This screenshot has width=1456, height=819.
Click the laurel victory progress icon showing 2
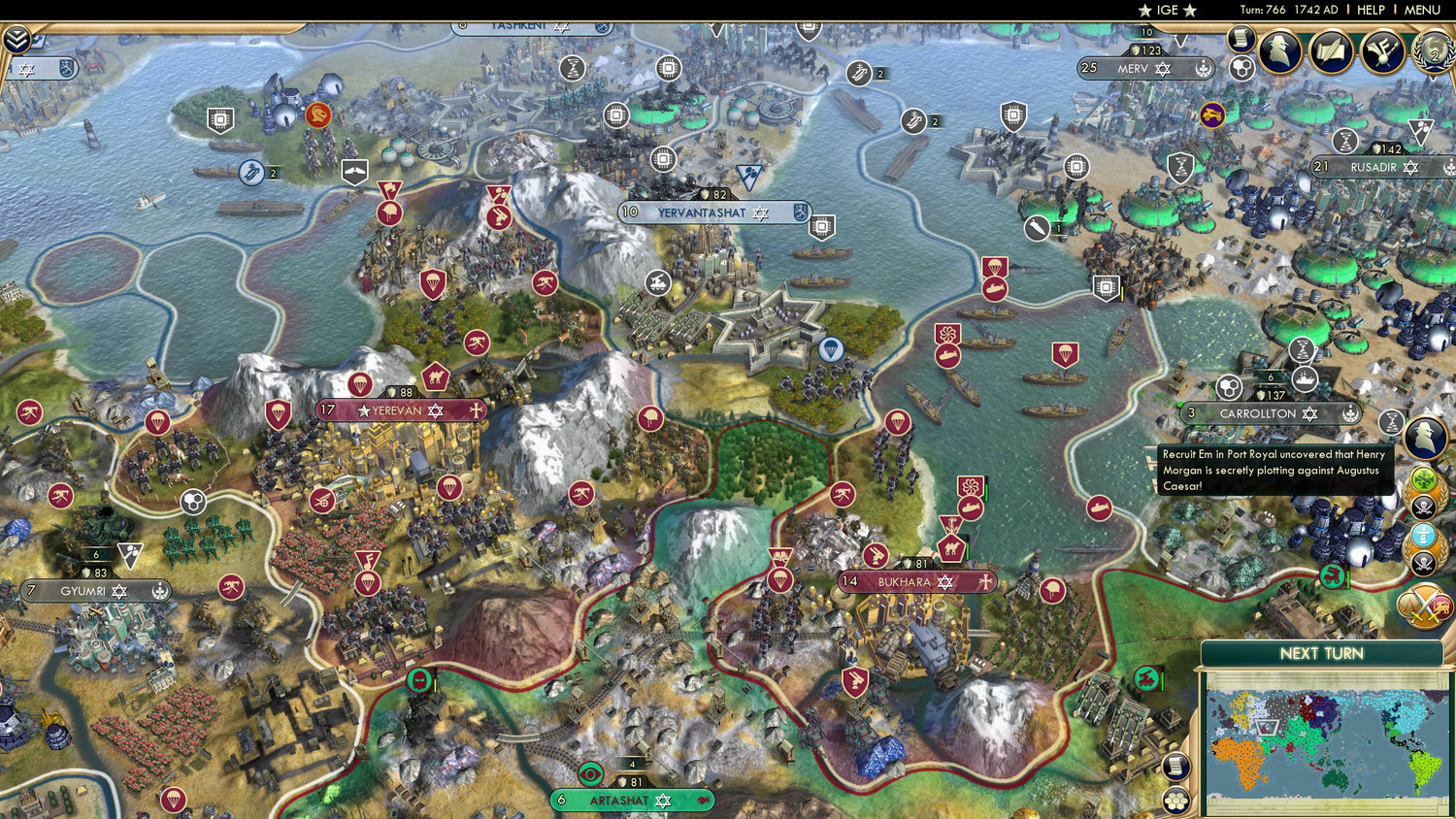(x=1433, y=53)
